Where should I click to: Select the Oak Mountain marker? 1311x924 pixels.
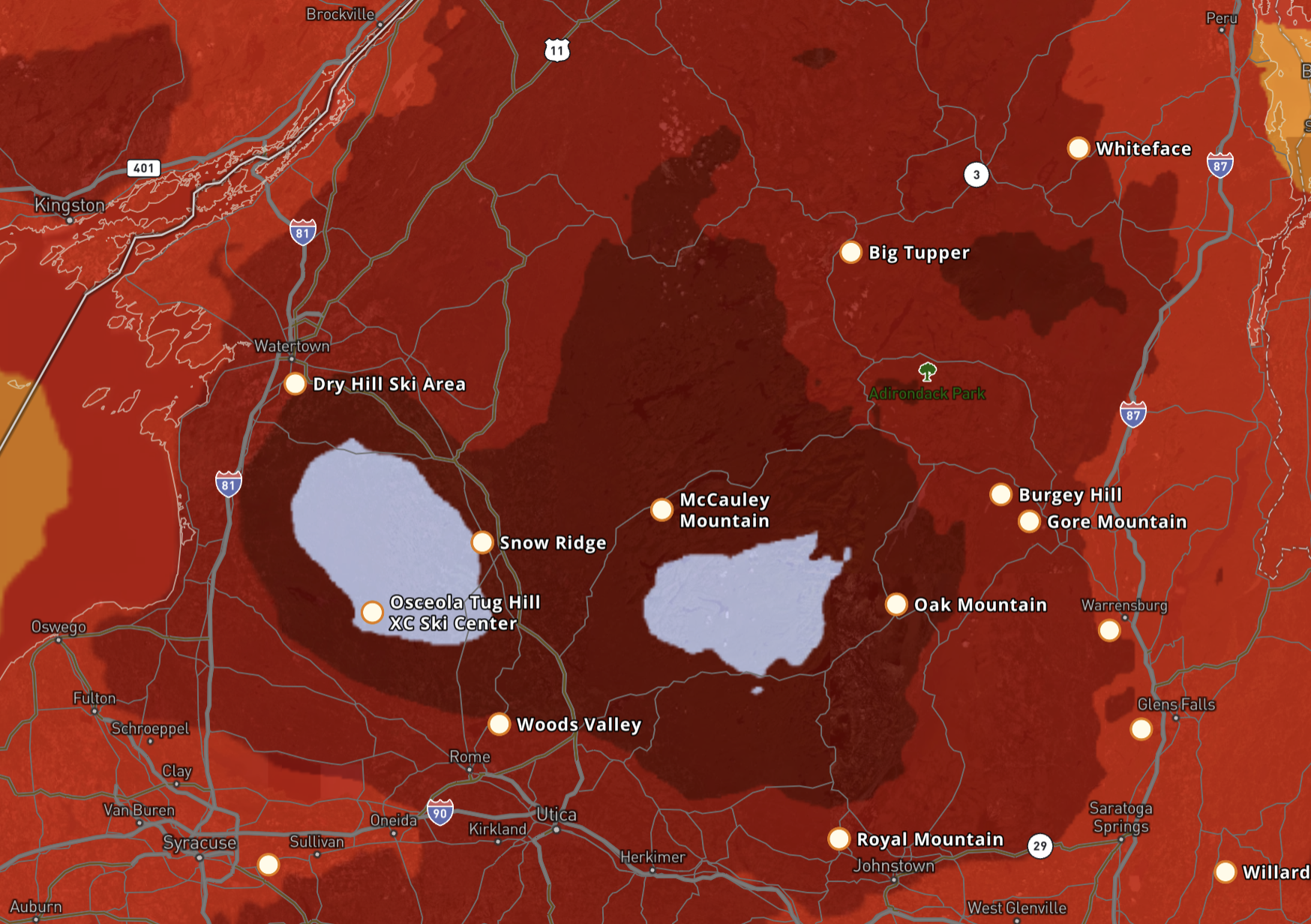tap(896, 604)
